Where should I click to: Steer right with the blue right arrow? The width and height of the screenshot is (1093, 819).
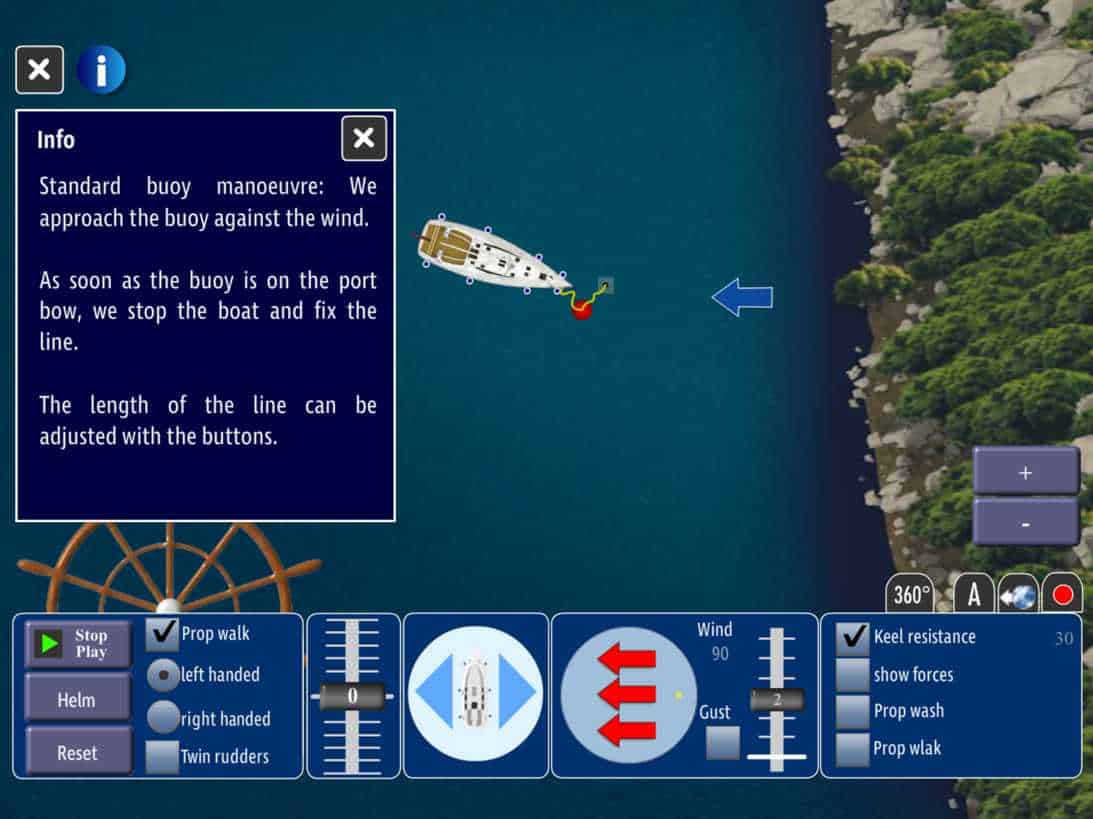tap(520, 694)
